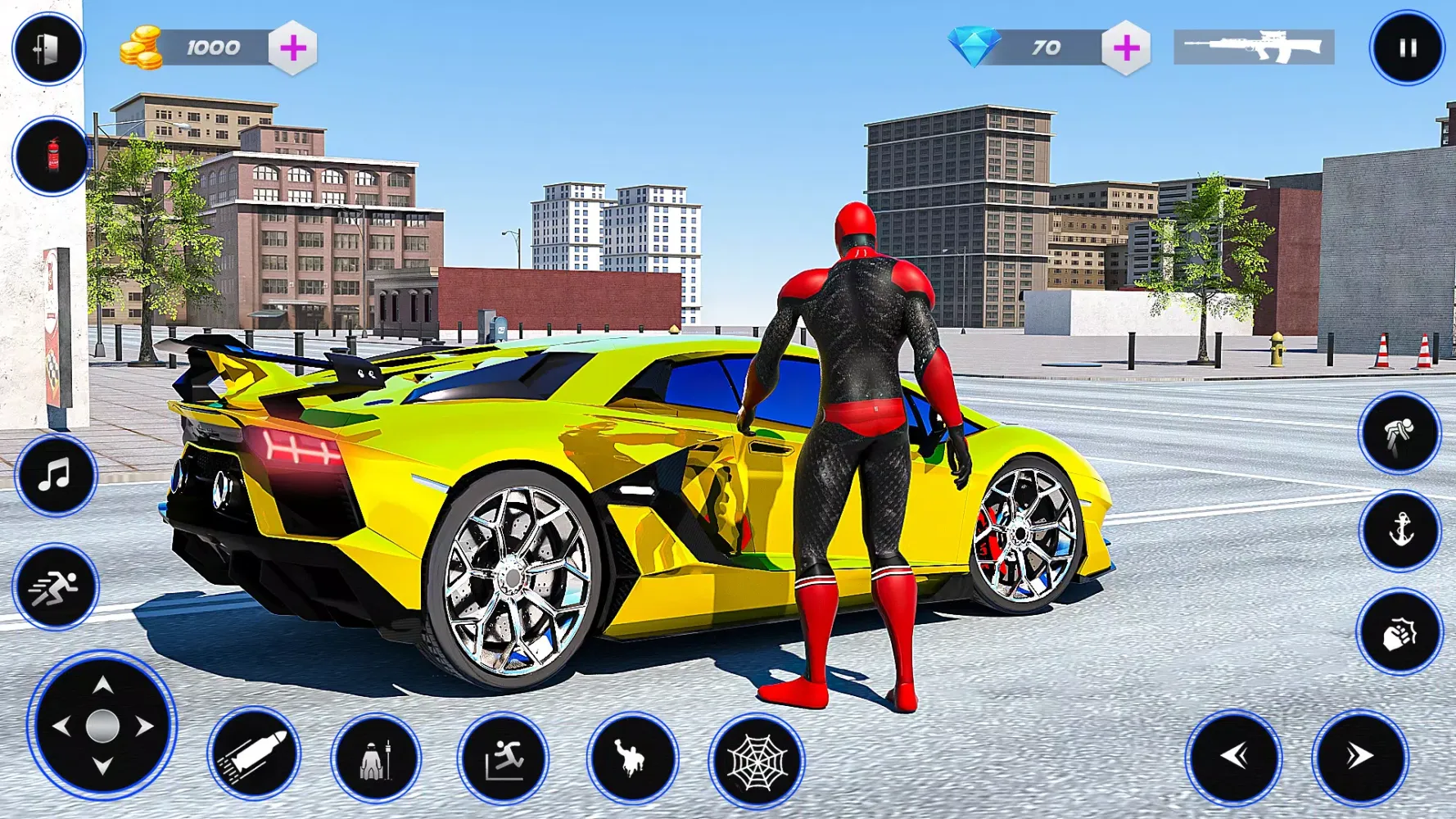This screenshot has height=819, width=1456.
Task: Activate the web swing building button
Action: tap(376, 758)
